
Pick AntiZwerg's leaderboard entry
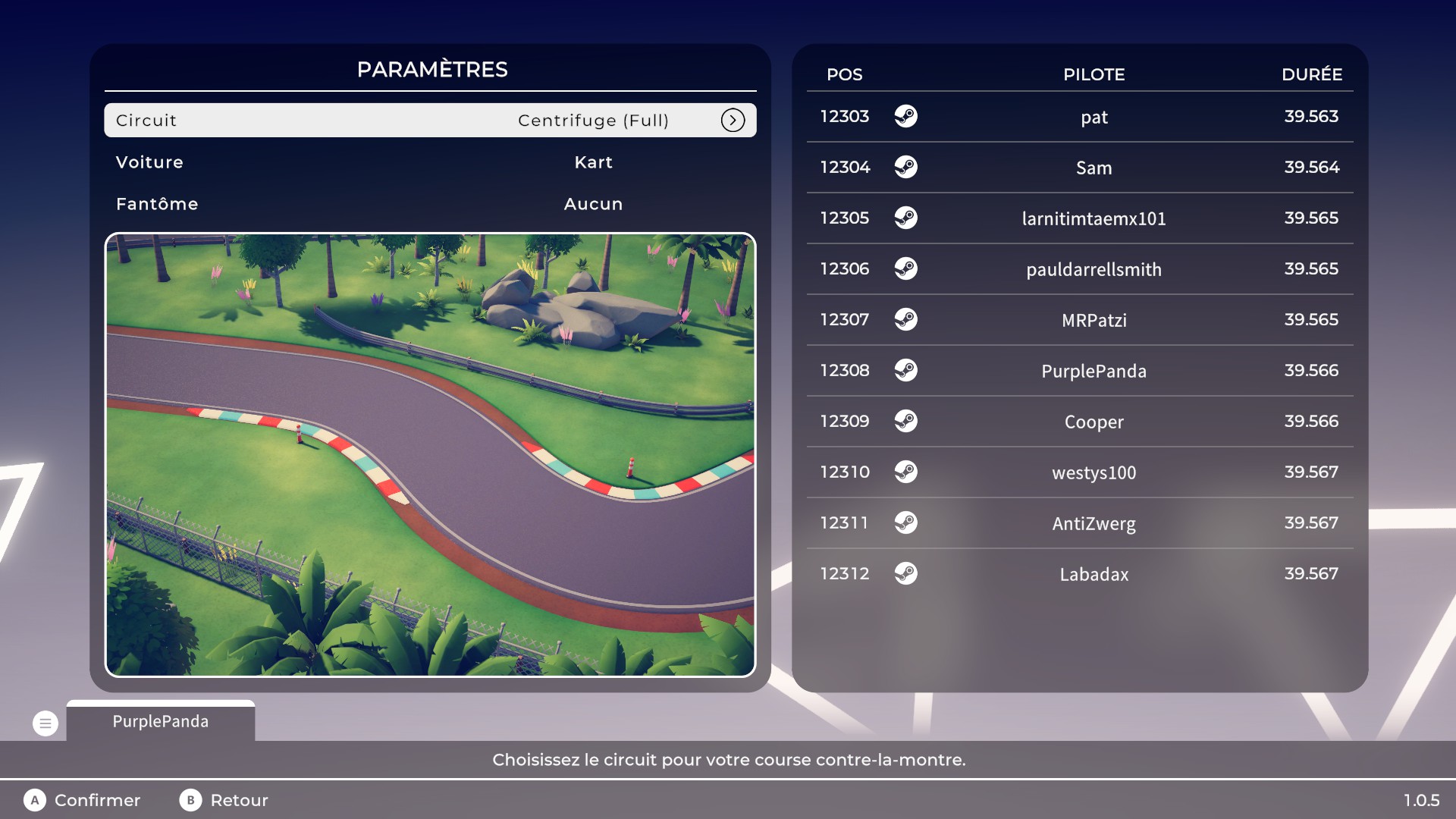[x=1080, y=523]
